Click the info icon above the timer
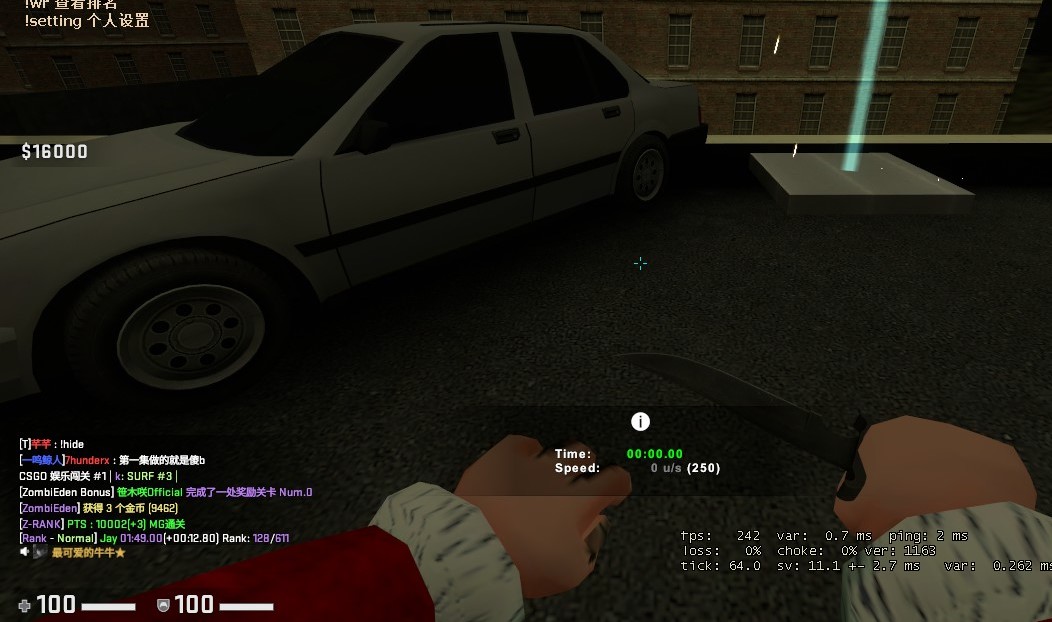 point(640,422)
